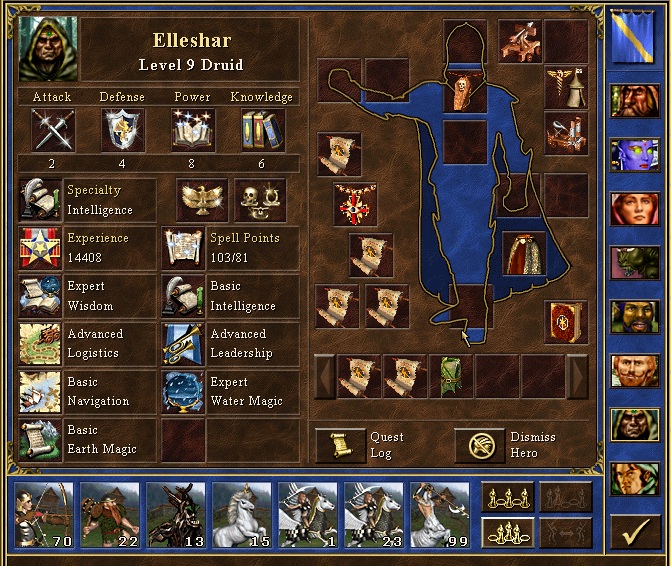Click the spellbook artifact
671x566 pixels.
565,322
